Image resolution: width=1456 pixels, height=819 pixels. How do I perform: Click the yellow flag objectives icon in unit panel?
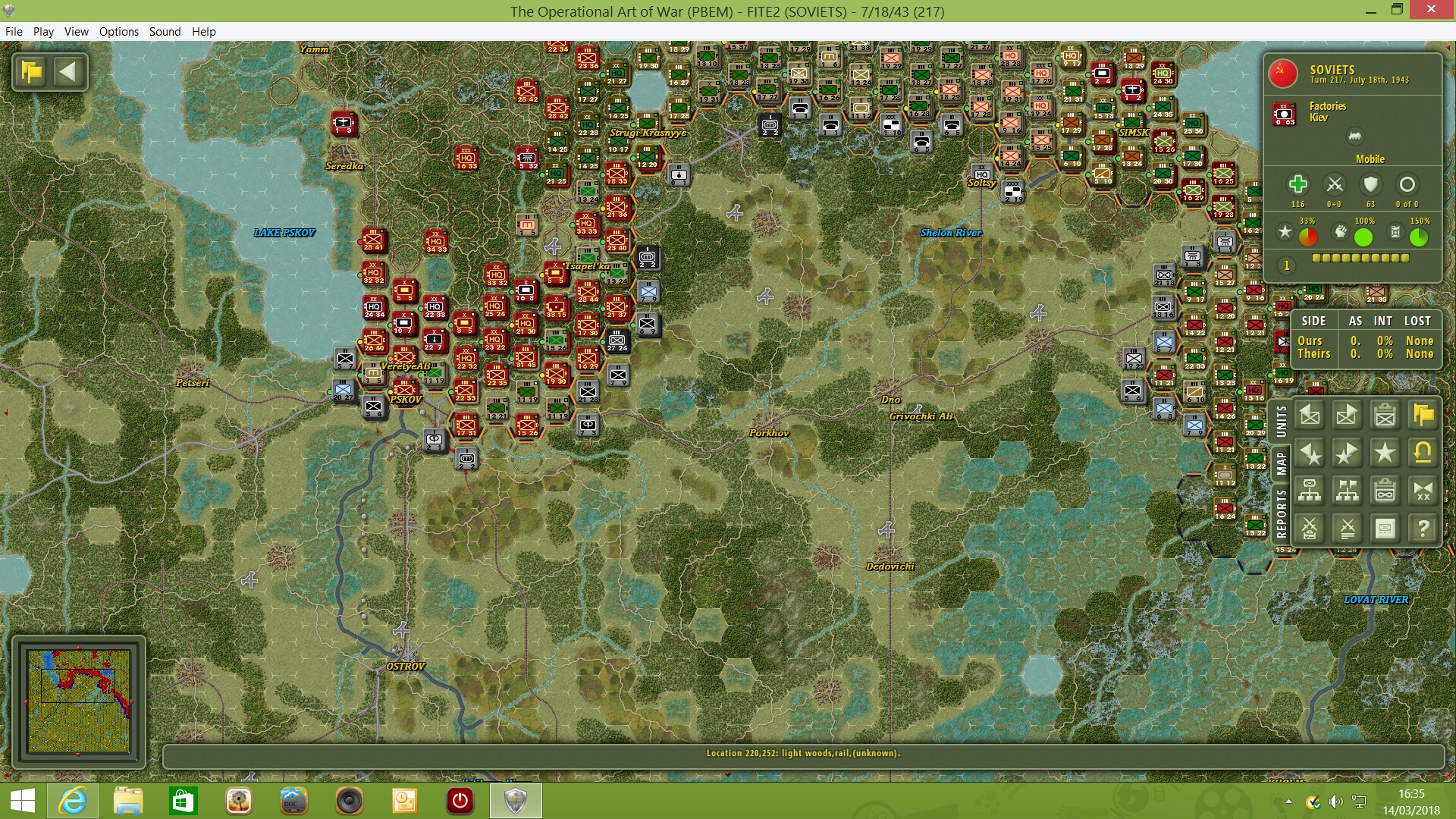pos(1423,416)
